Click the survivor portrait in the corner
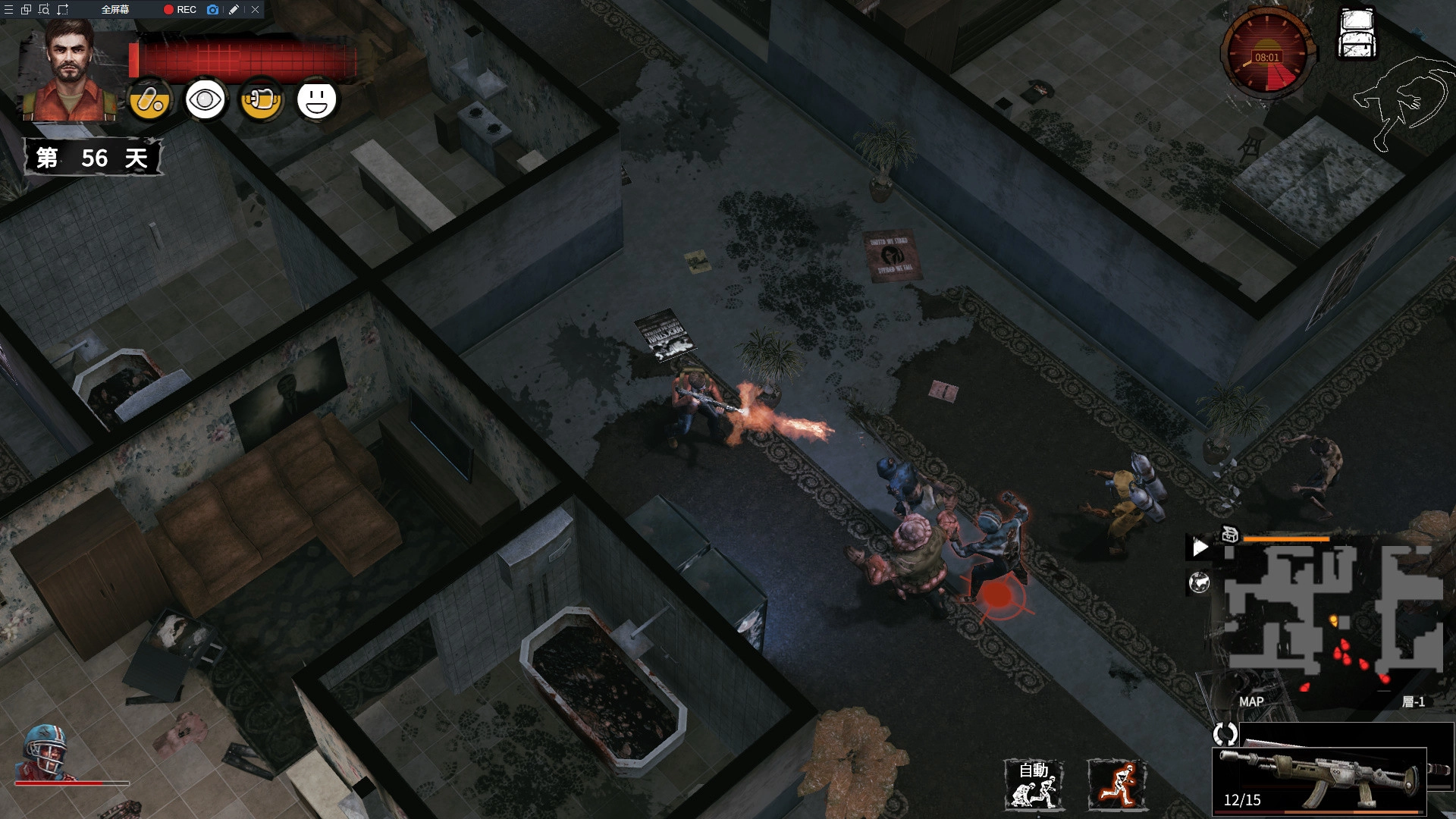Viewport: 1456px width, 819px height. coord(70,72)
